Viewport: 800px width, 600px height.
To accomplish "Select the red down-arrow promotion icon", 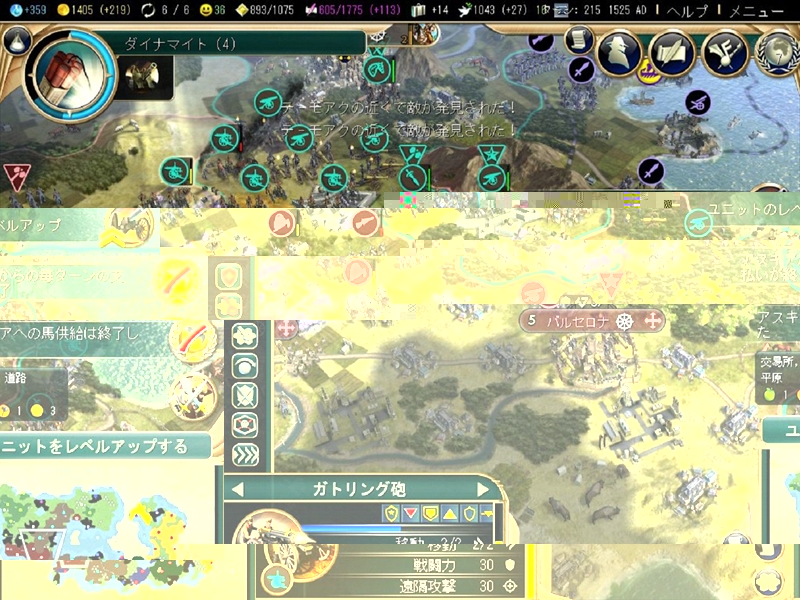I will (411, 513).
